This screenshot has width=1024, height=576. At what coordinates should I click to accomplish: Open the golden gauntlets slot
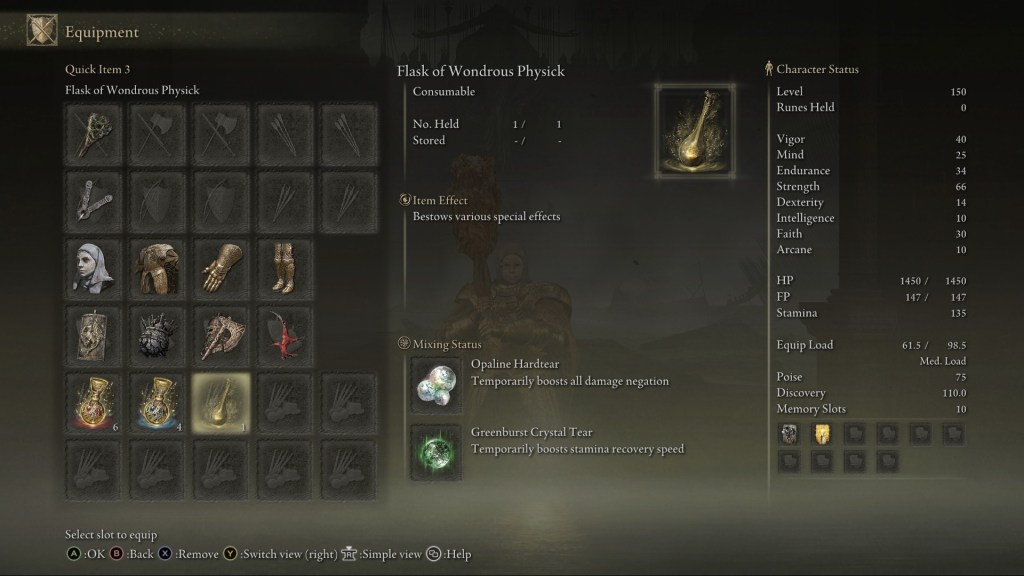tap(222, 265)
